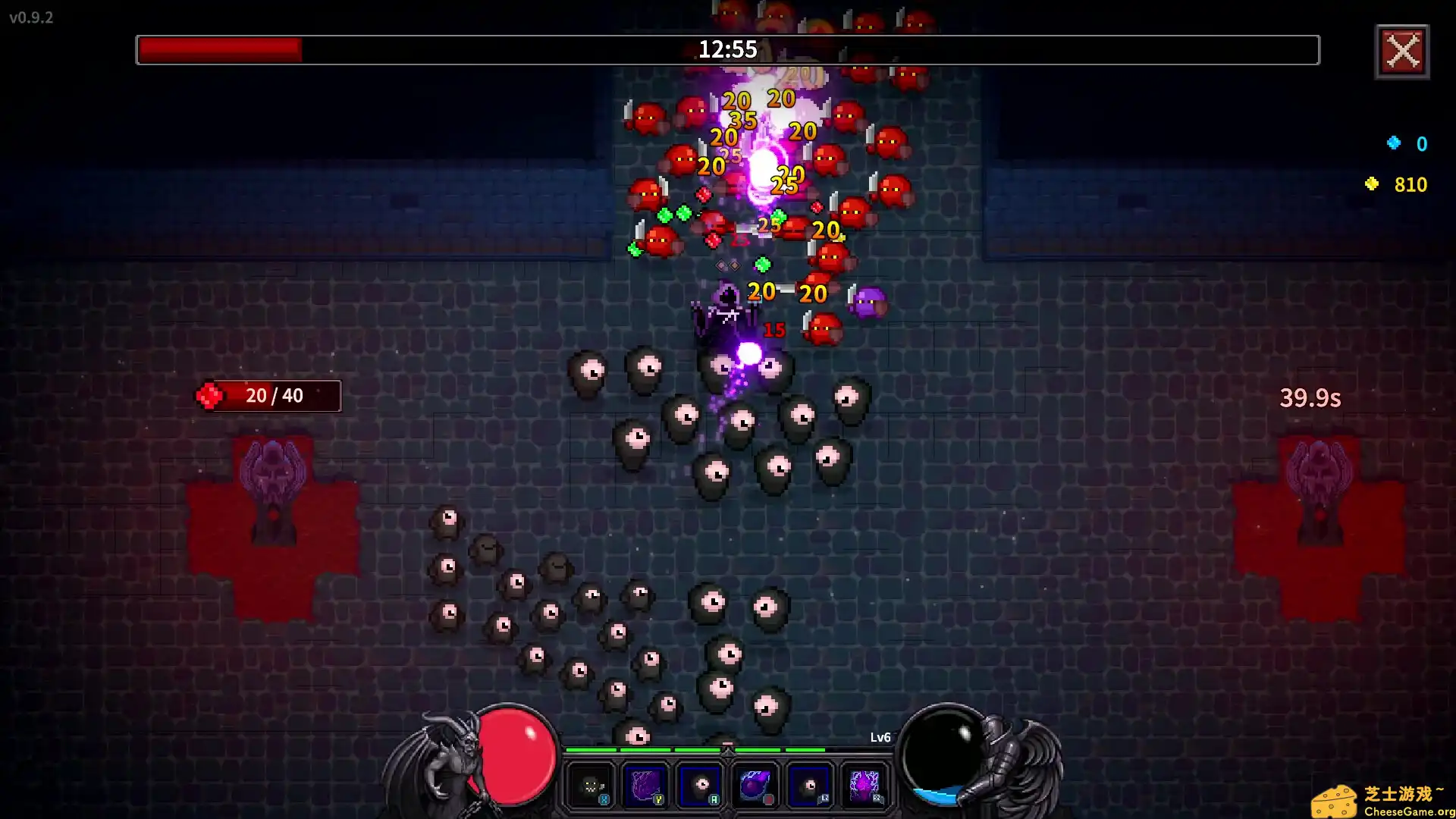Image resolution: width=1456 pixels, height=819 pixels.
Task: Click the Lv6 level label
Action: point(880,736)
